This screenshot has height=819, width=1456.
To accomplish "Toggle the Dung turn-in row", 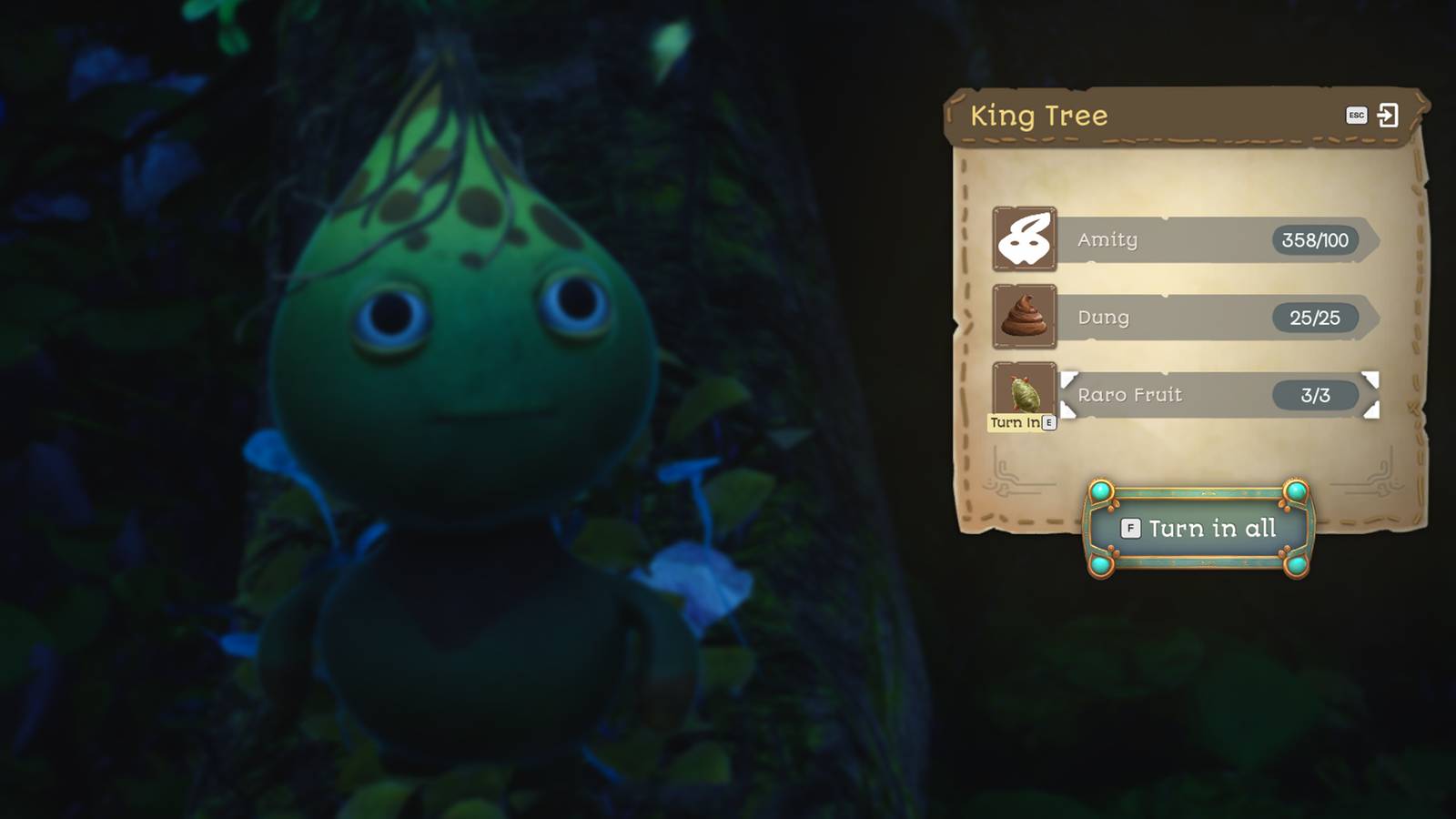I will (1210, 318).
